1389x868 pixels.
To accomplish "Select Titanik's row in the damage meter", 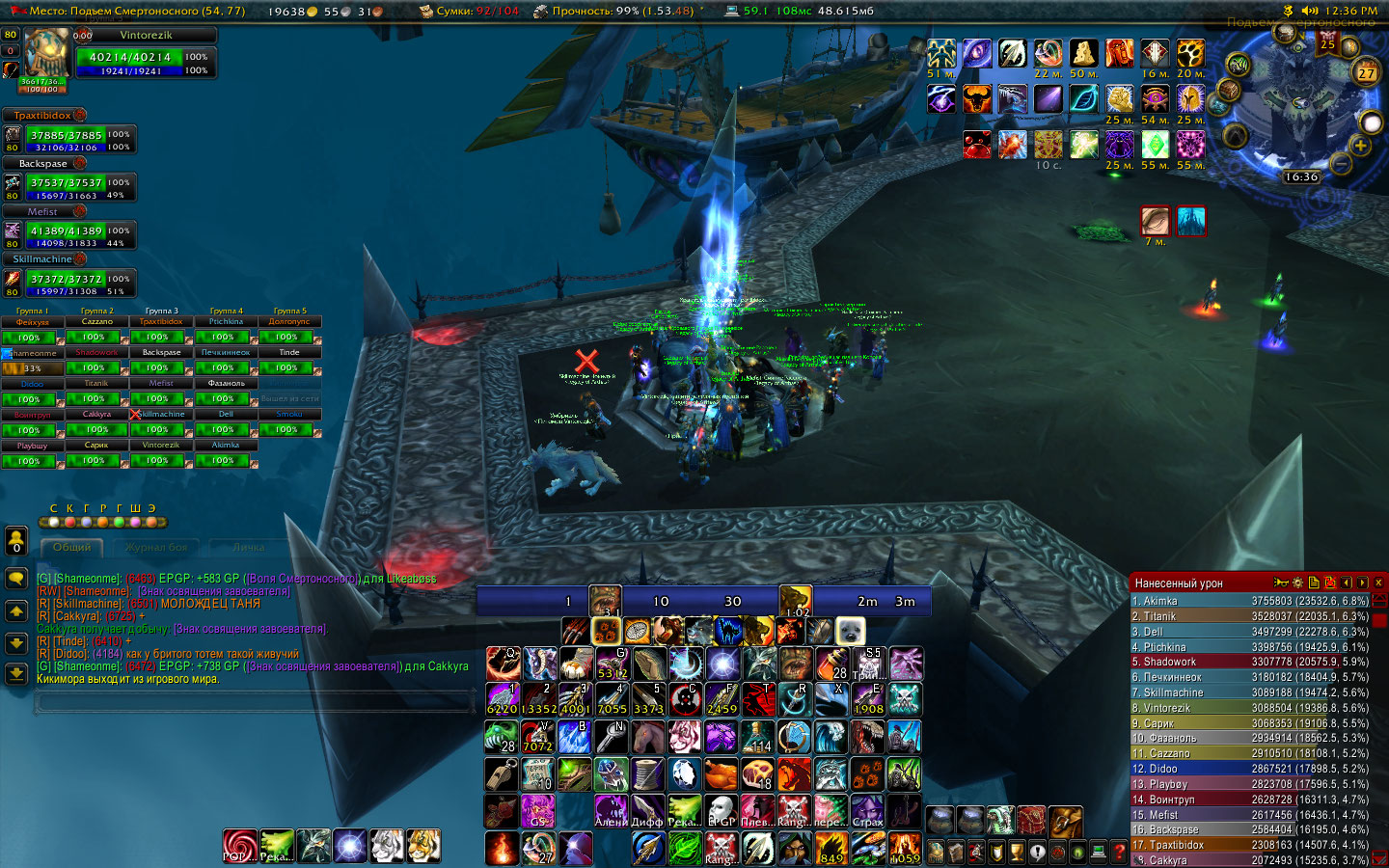I will click(x=1249, y=616).
